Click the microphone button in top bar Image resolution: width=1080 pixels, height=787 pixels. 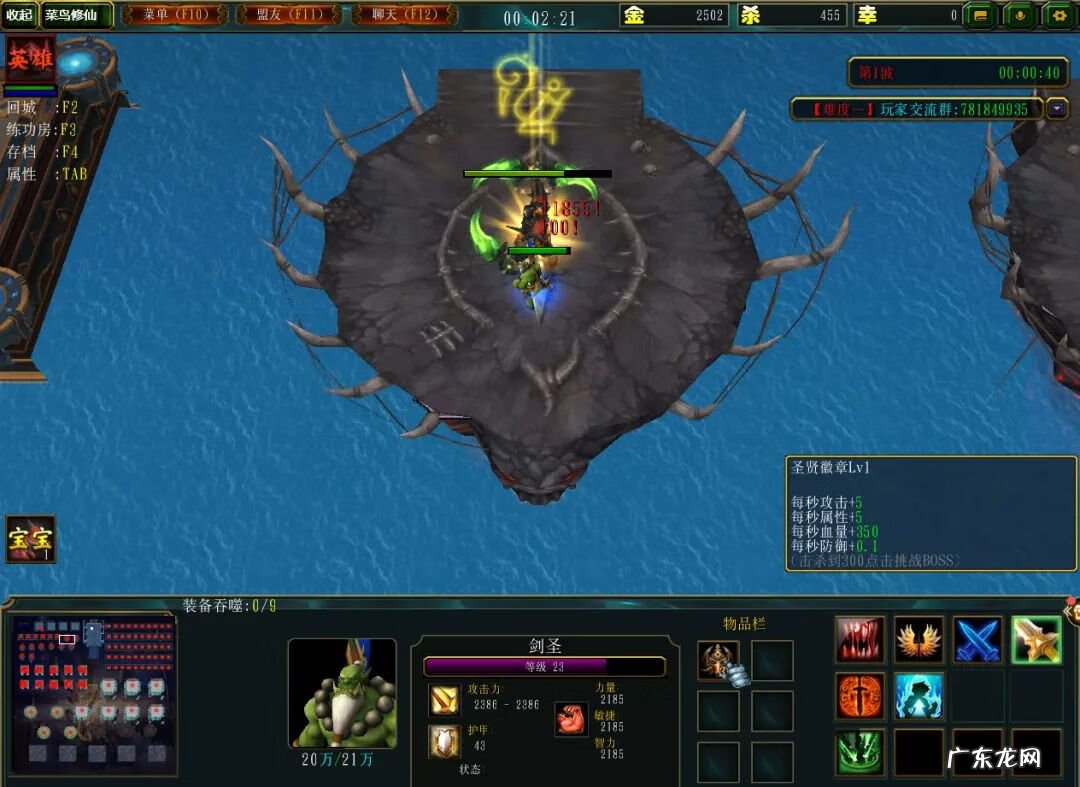(x=1020, y=15)
